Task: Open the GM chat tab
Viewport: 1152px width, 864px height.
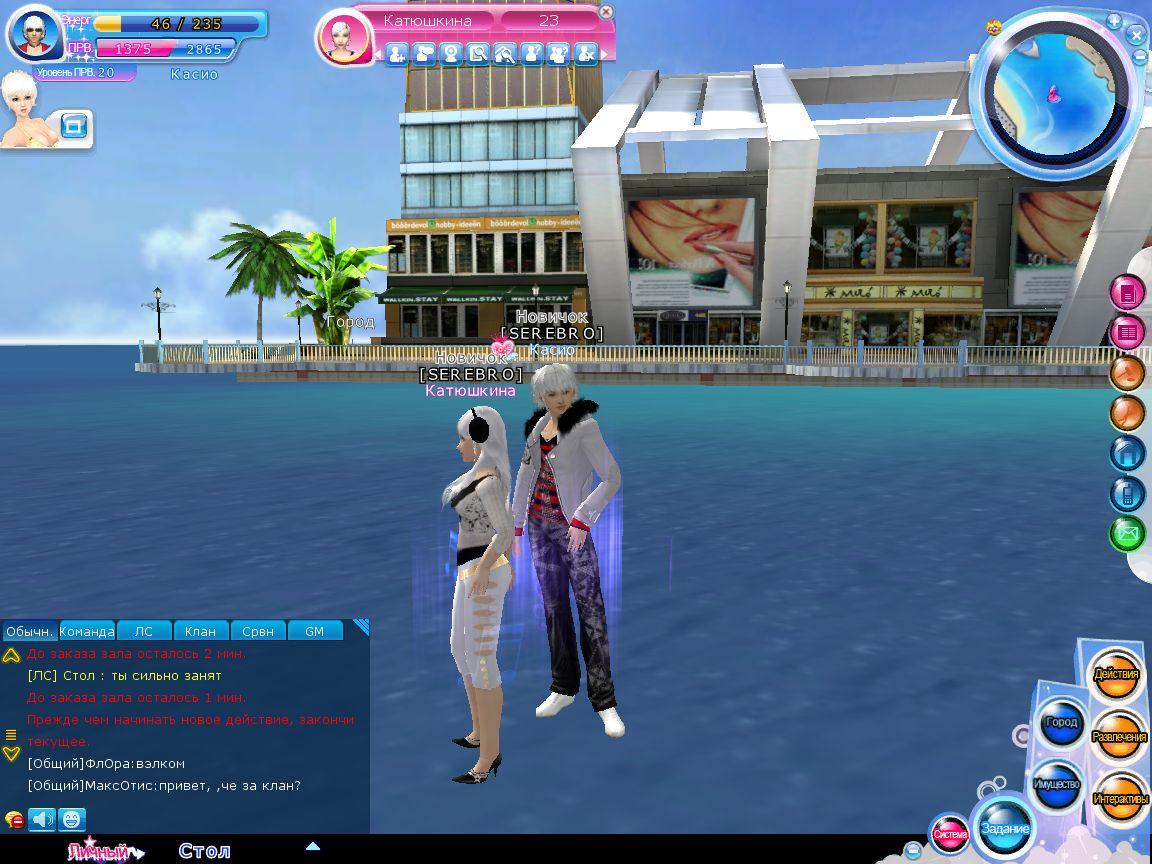Action: click(314, 631)
